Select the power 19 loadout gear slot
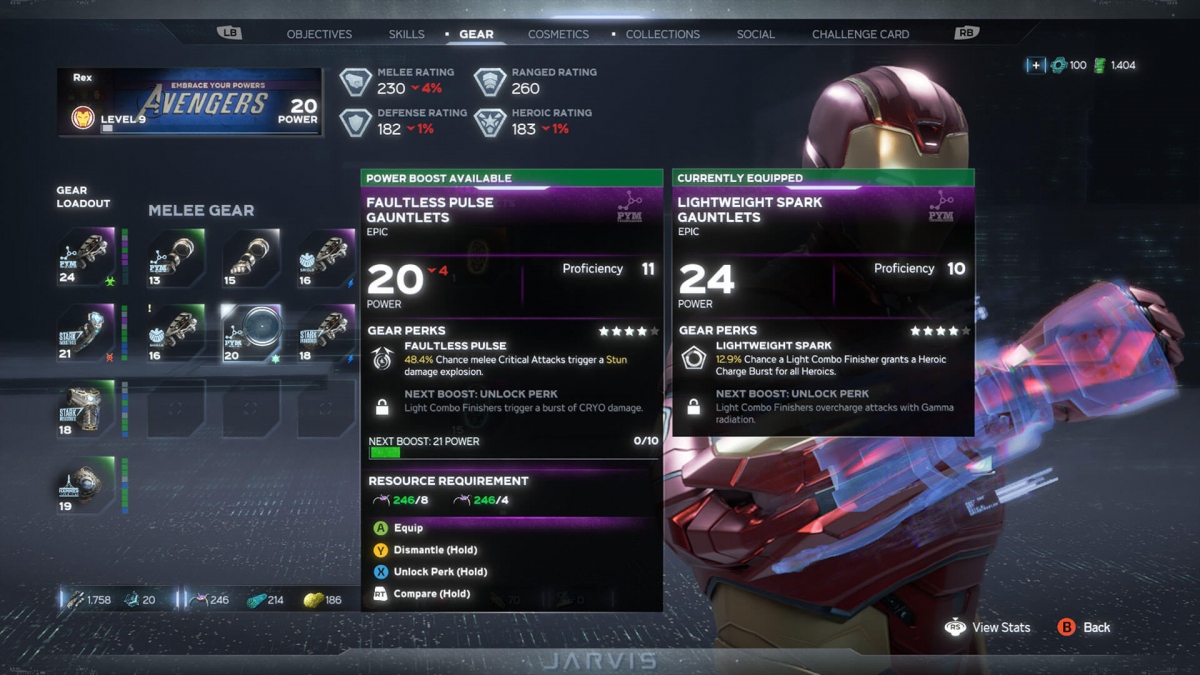Image resolution: width=1200 pixels, height=675 pixels. click(86, 485)
